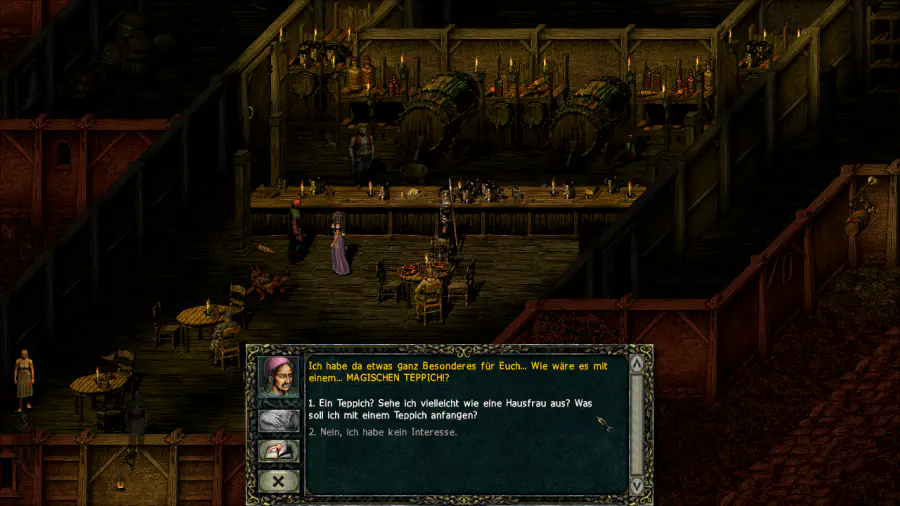Click the merchant's portrait in dialogue
Image resolution: width=900 pixels, height=506 pixels.
[278, 377]
